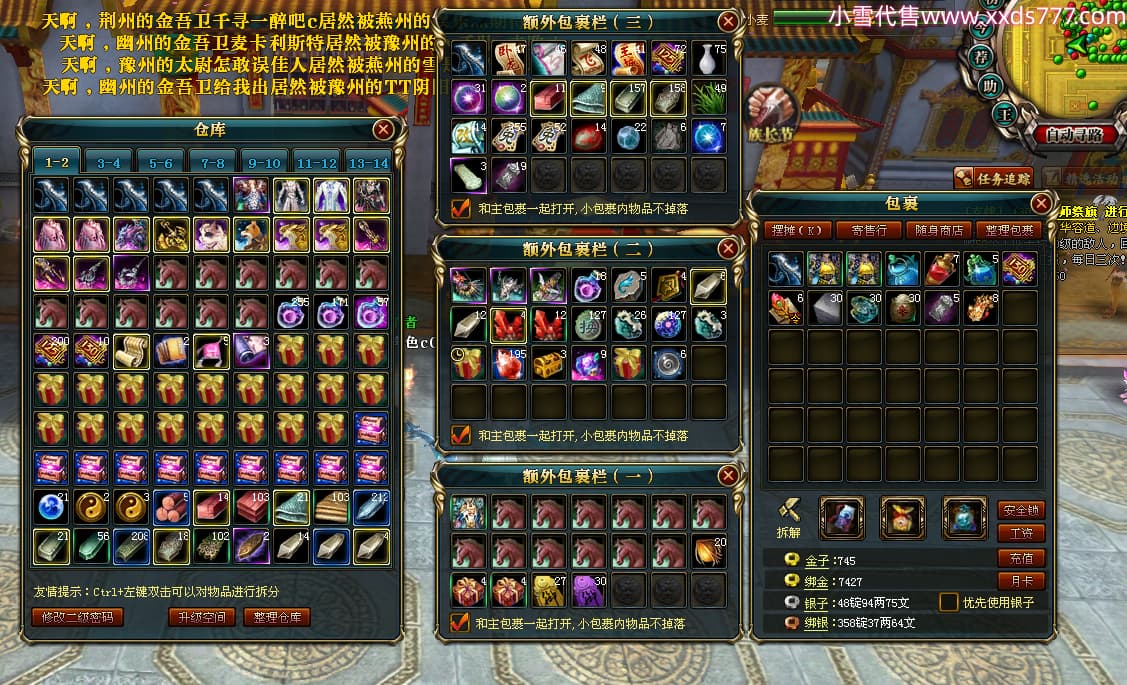
Task: Open warehouse tab 13-14
Action: tap(366, 162)
